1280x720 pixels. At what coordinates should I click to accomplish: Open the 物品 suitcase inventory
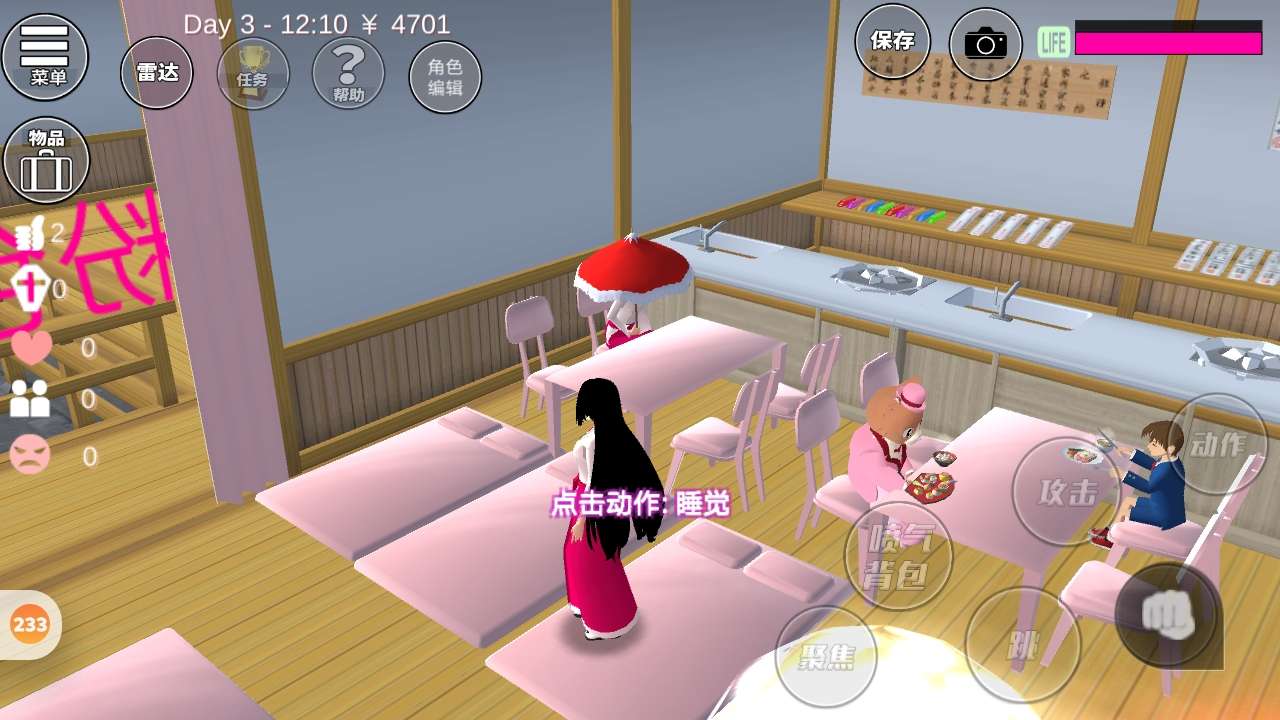pos(46,160)
